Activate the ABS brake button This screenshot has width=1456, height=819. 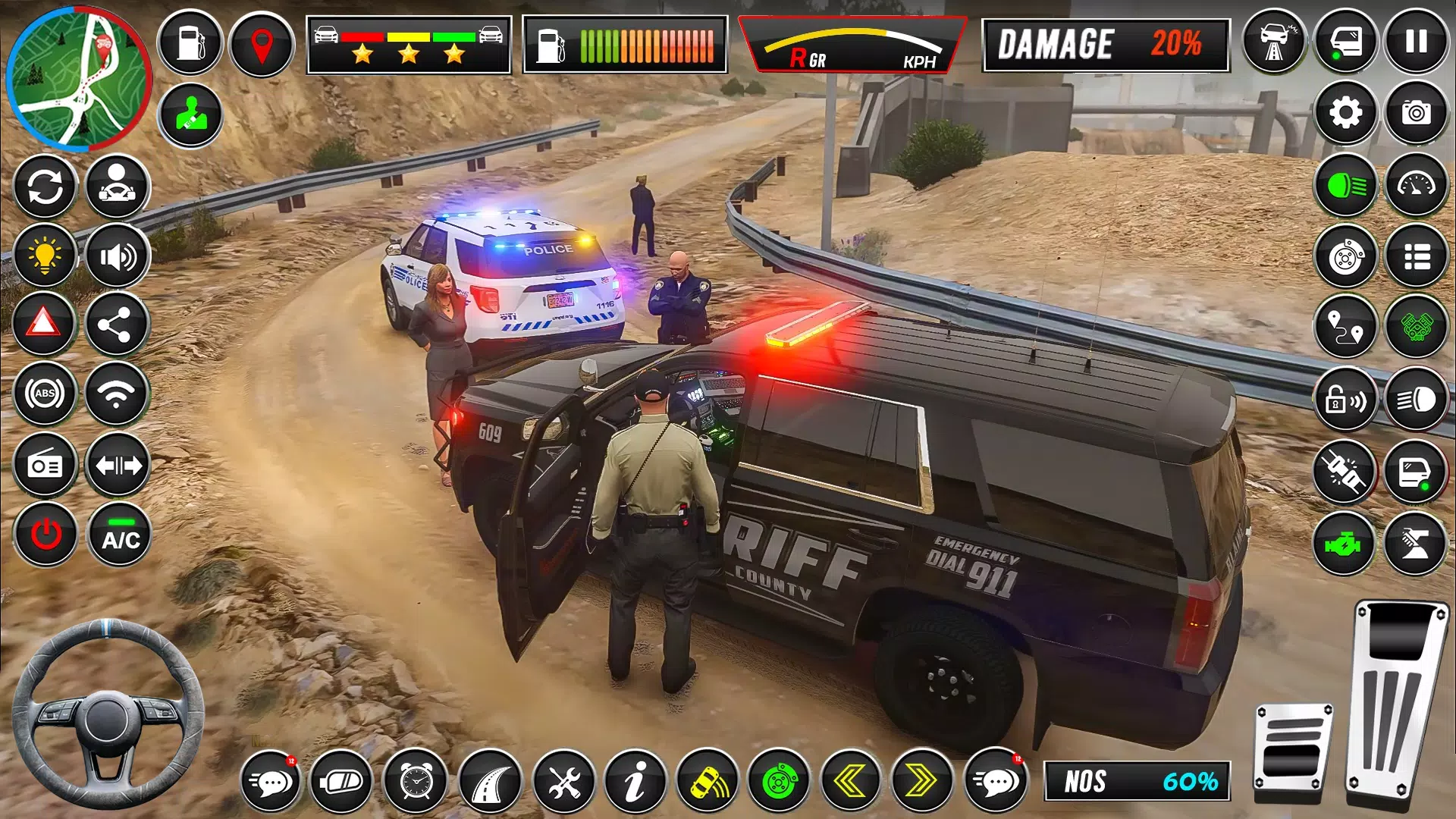(x=45, y=394)
